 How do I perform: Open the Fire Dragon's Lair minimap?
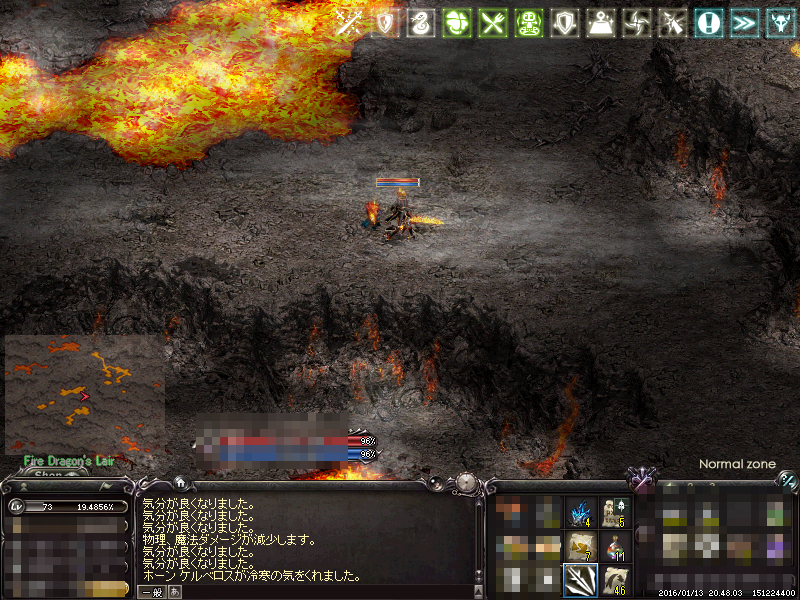point(84,394)
